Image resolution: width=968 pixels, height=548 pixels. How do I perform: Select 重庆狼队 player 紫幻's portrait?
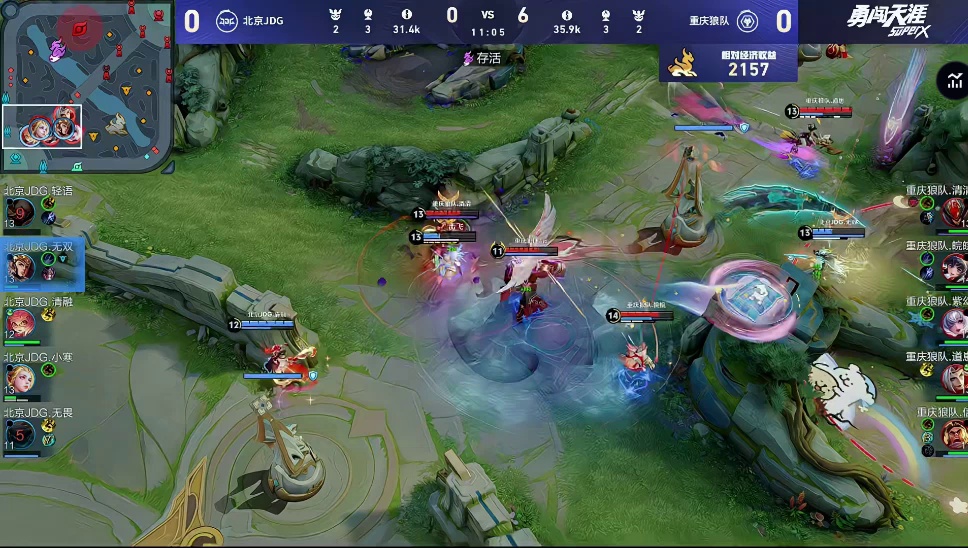[x=953, y=323]
